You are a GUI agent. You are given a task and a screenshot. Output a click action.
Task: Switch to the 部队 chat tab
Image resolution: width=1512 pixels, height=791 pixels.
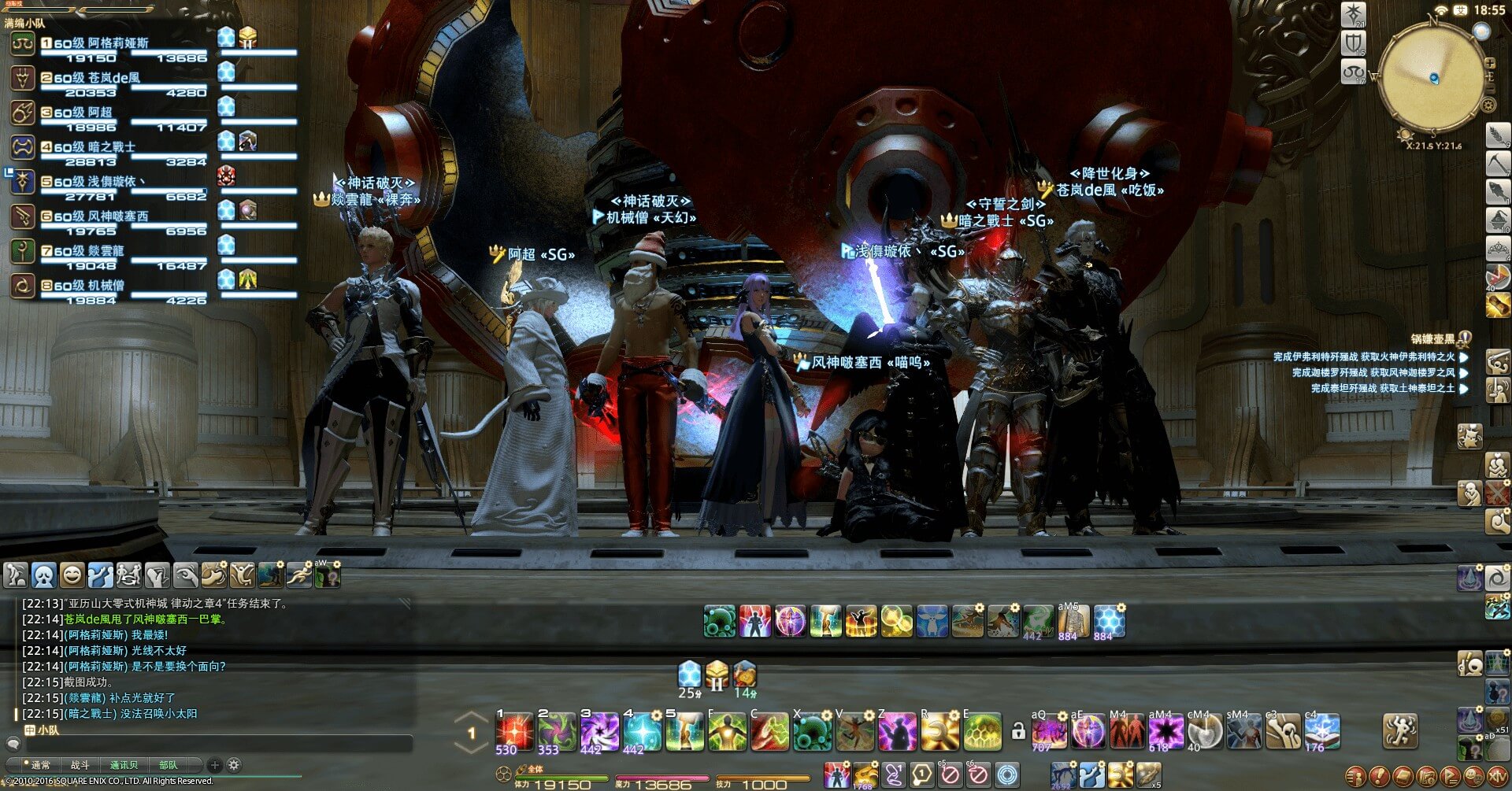tap(168, 765)
